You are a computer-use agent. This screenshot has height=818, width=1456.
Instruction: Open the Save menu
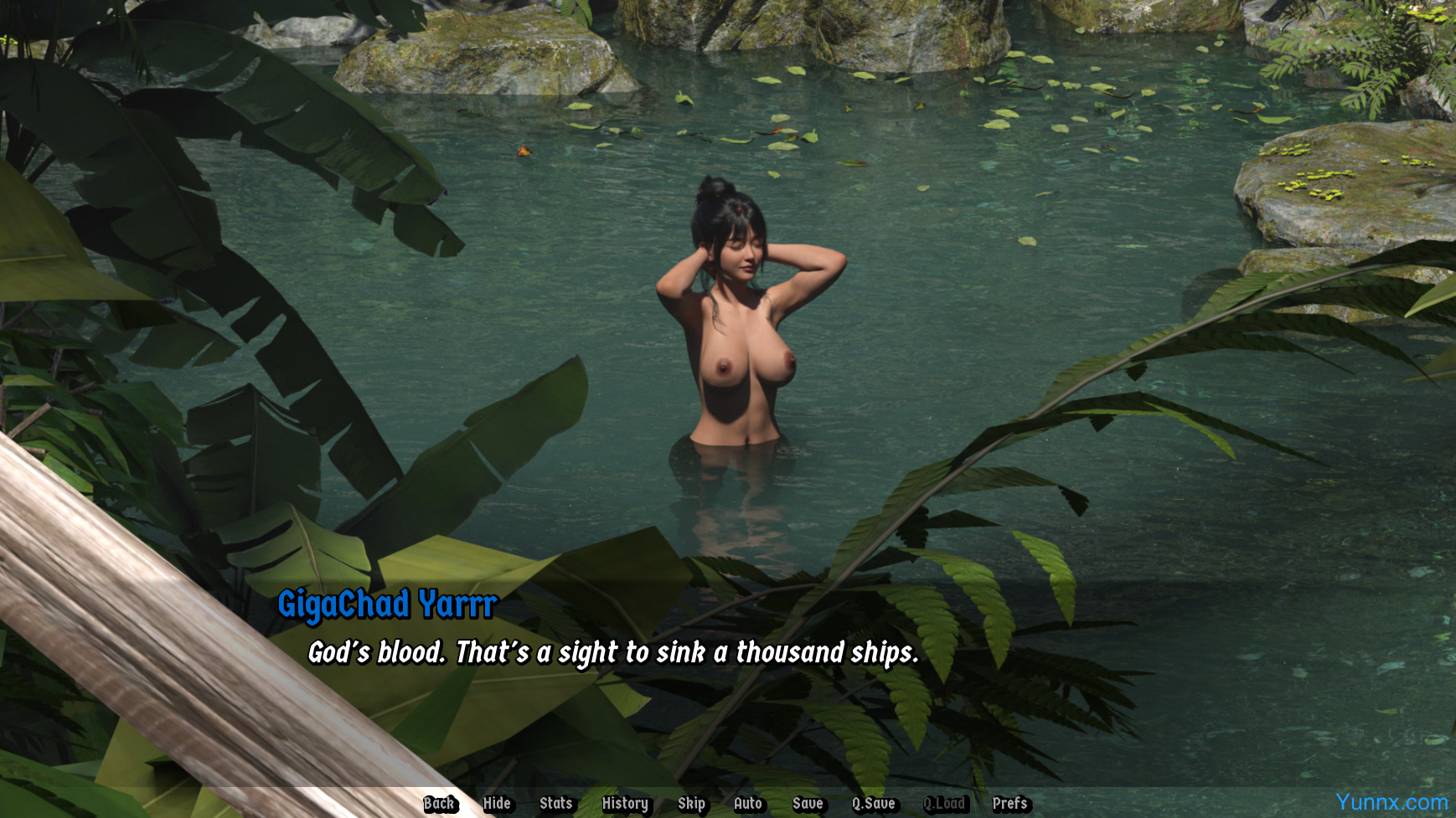coord(808,804)
